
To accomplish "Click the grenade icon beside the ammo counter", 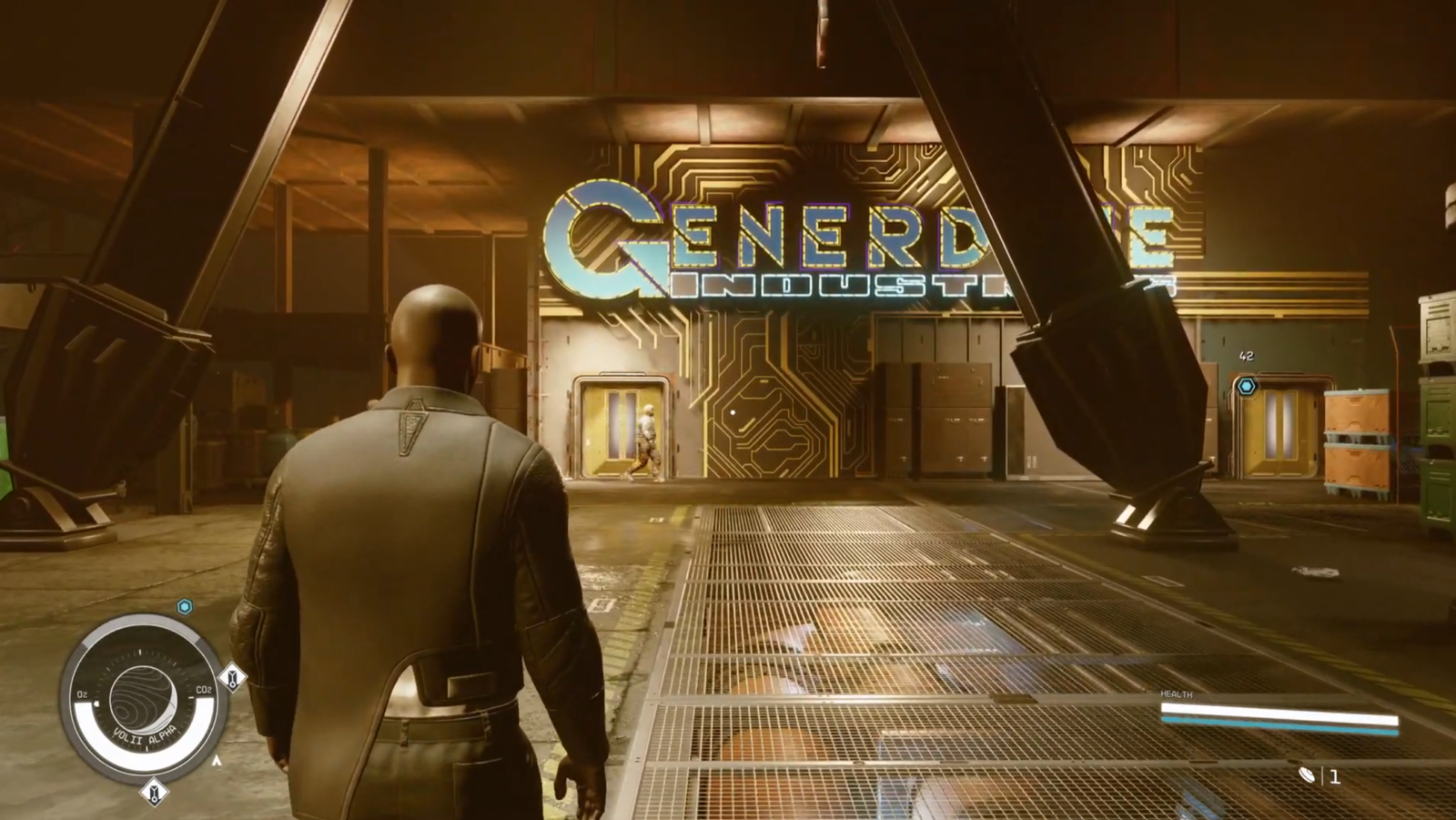I will click(1307, 775).
